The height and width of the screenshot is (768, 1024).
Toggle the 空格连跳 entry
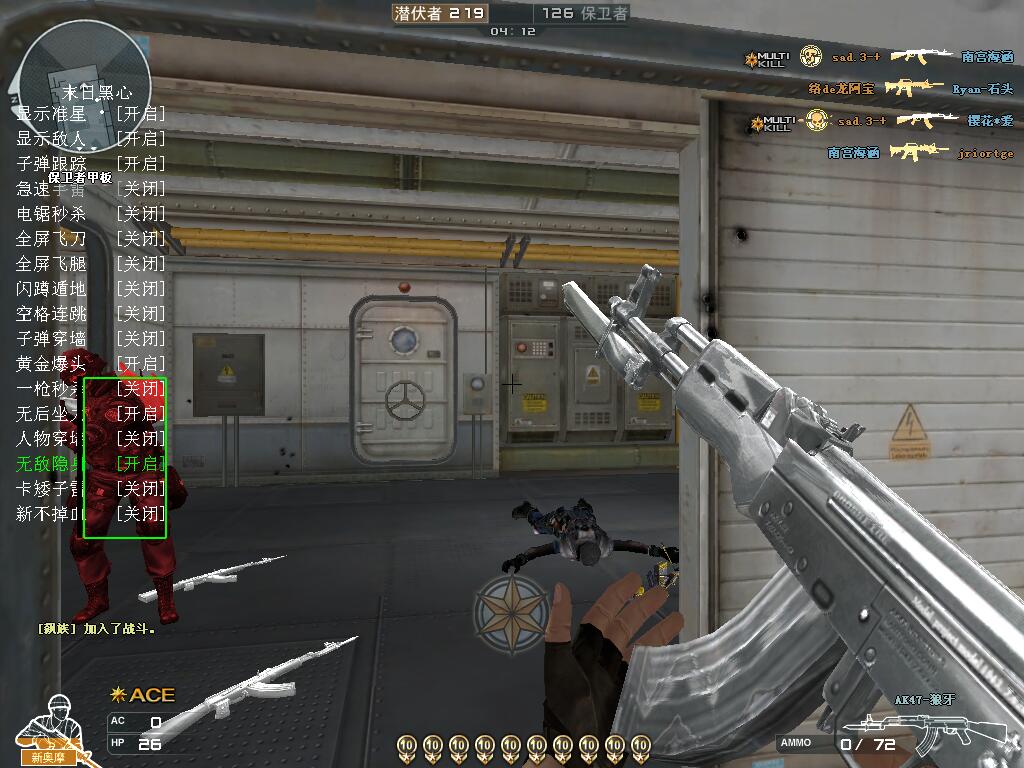(x=90, y=313)
